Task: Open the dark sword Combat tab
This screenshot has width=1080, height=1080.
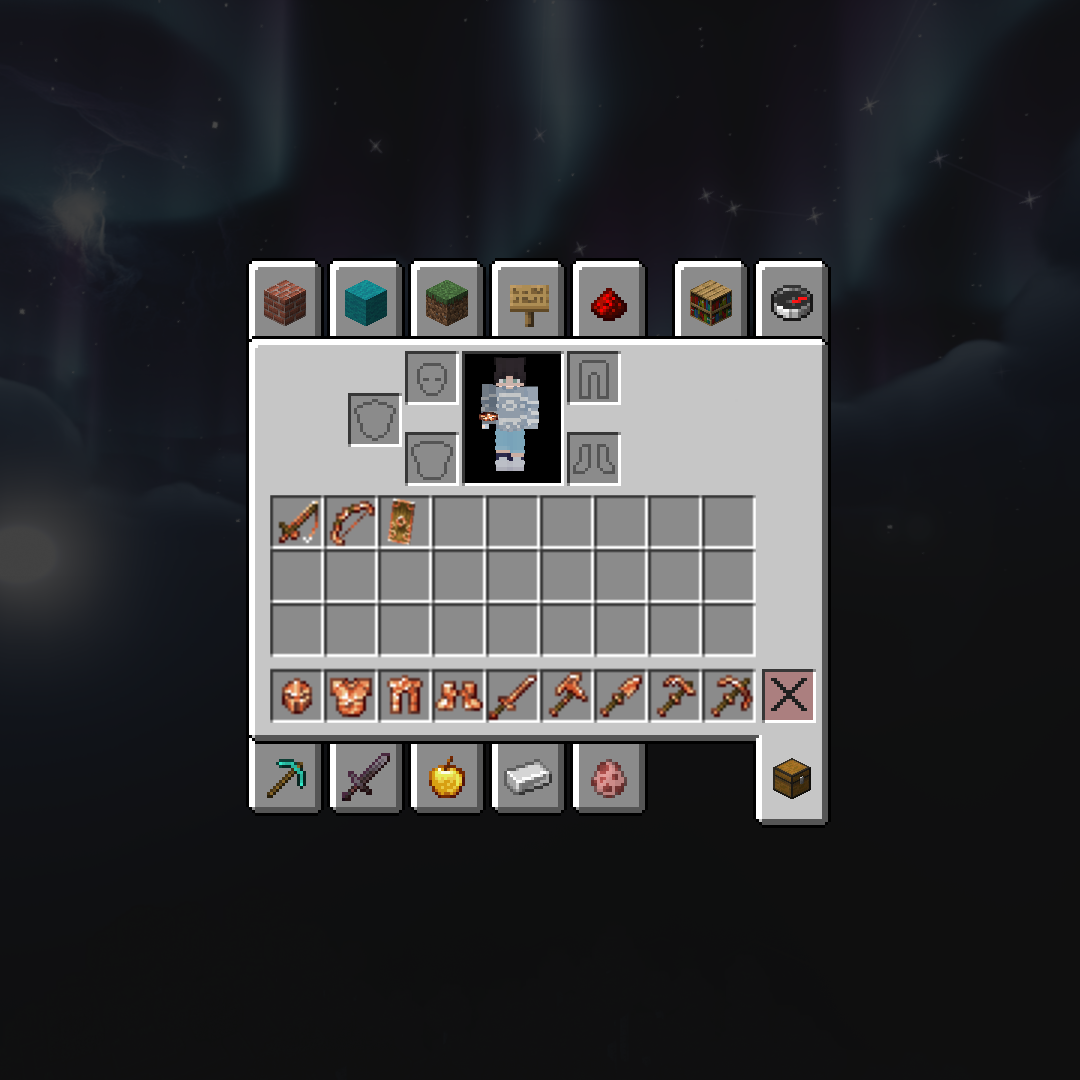Action: 366,777
